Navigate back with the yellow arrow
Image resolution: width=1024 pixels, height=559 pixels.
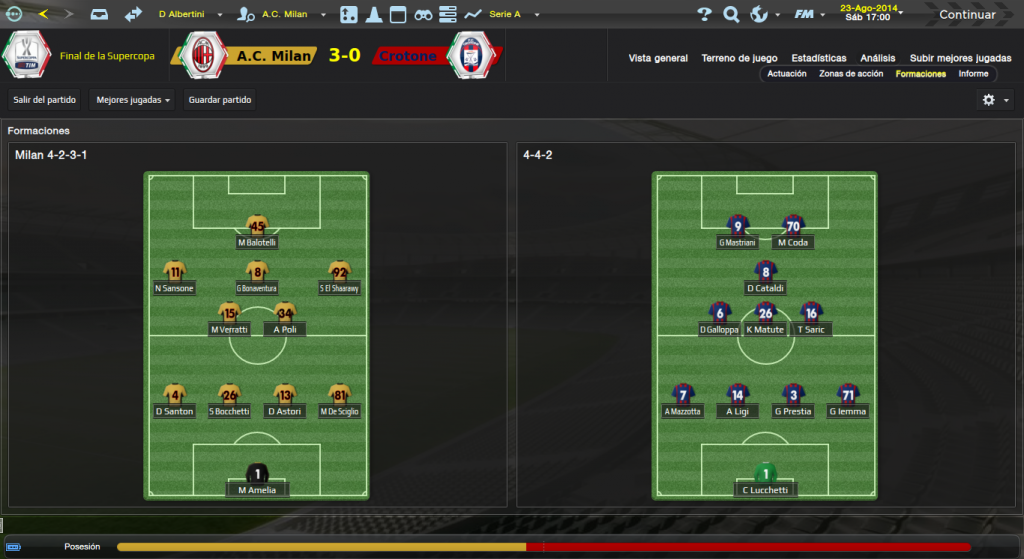coord(42,14)
